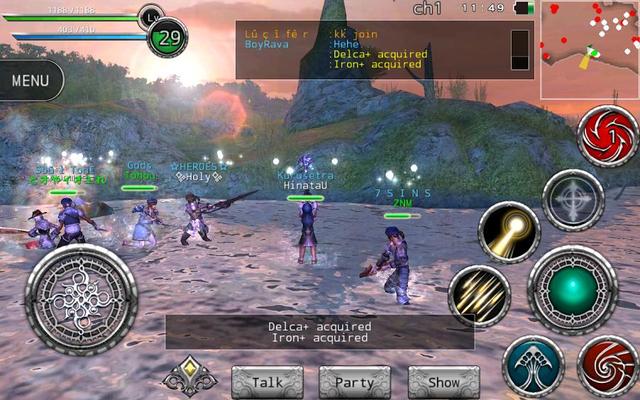Use the red swirl skill marked 1

click(608, 138)
